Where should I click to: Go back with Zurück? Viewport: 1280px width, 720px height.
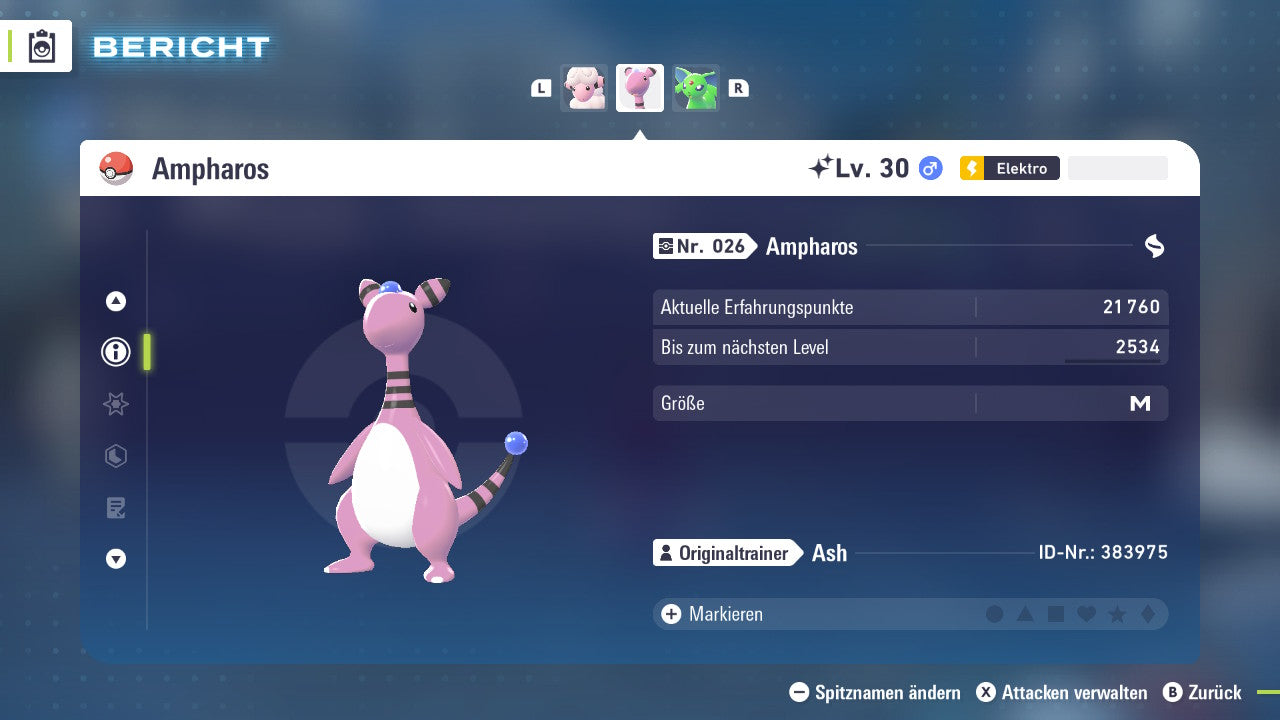tap(1203, 692)
